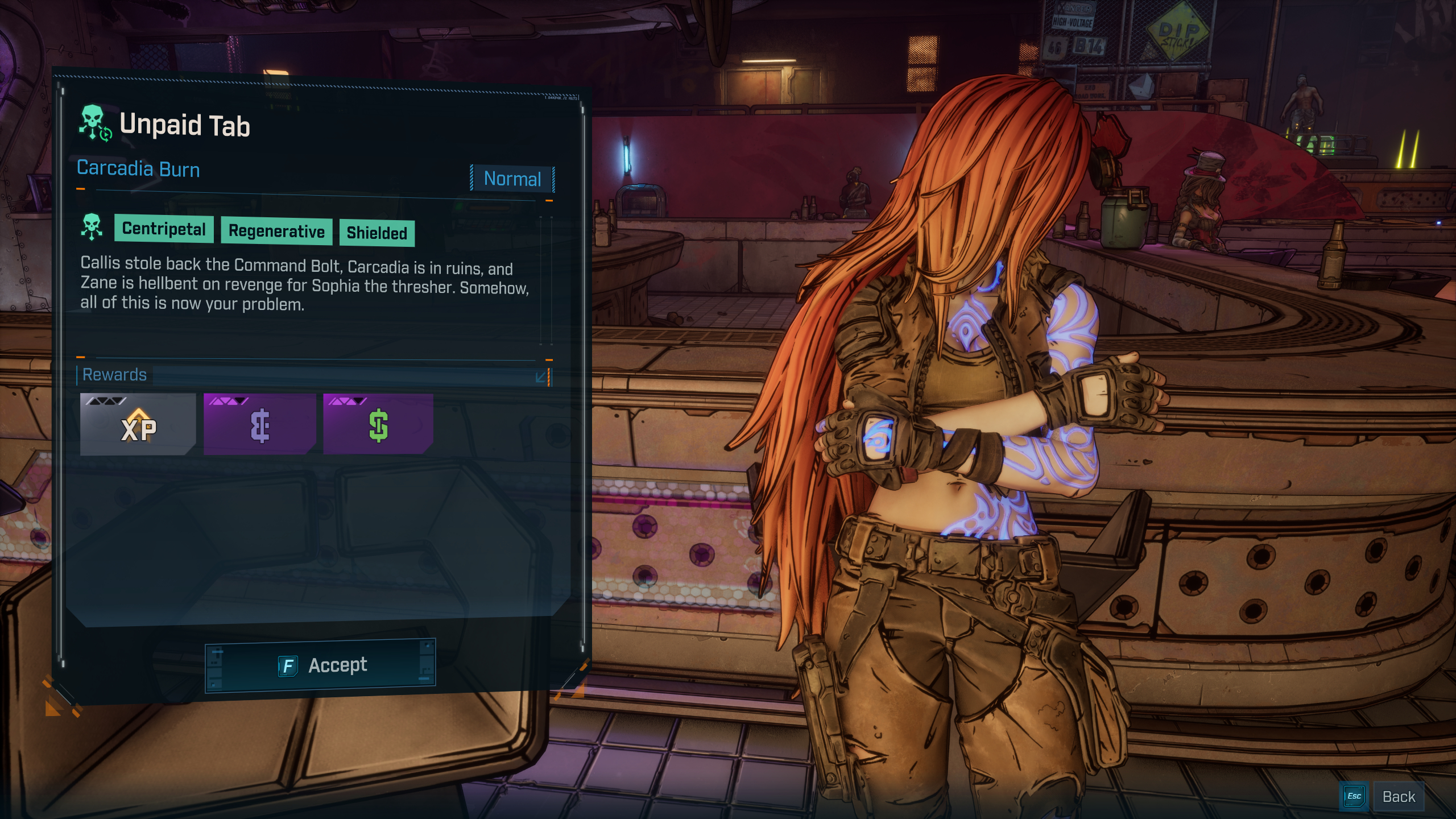The width and height of the screenshot is (1456, 819).
Task: Select the Normal difficulty selector
Action: coord(512,179)
